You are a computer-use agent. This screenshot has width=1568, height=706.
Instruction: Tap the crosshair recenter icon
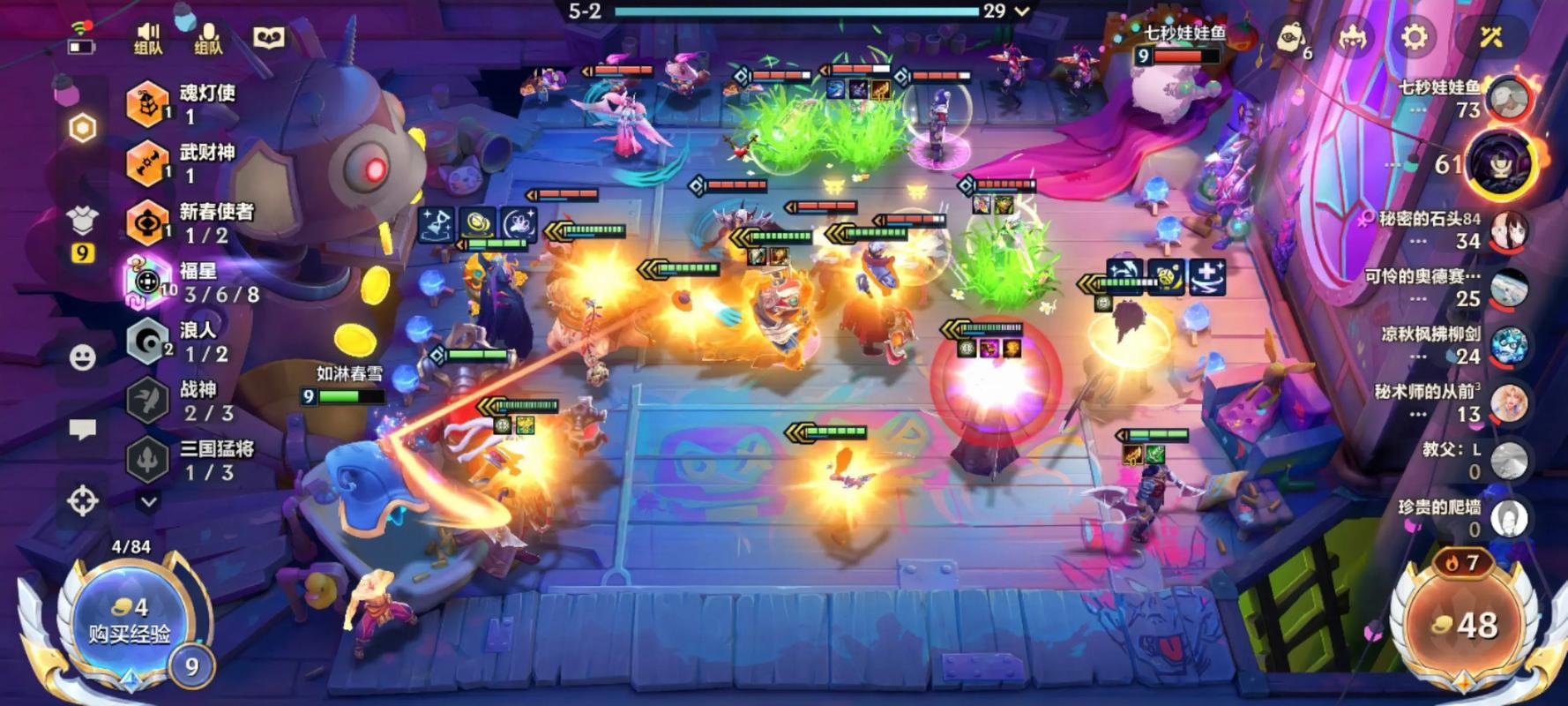(x=82, y=500)
